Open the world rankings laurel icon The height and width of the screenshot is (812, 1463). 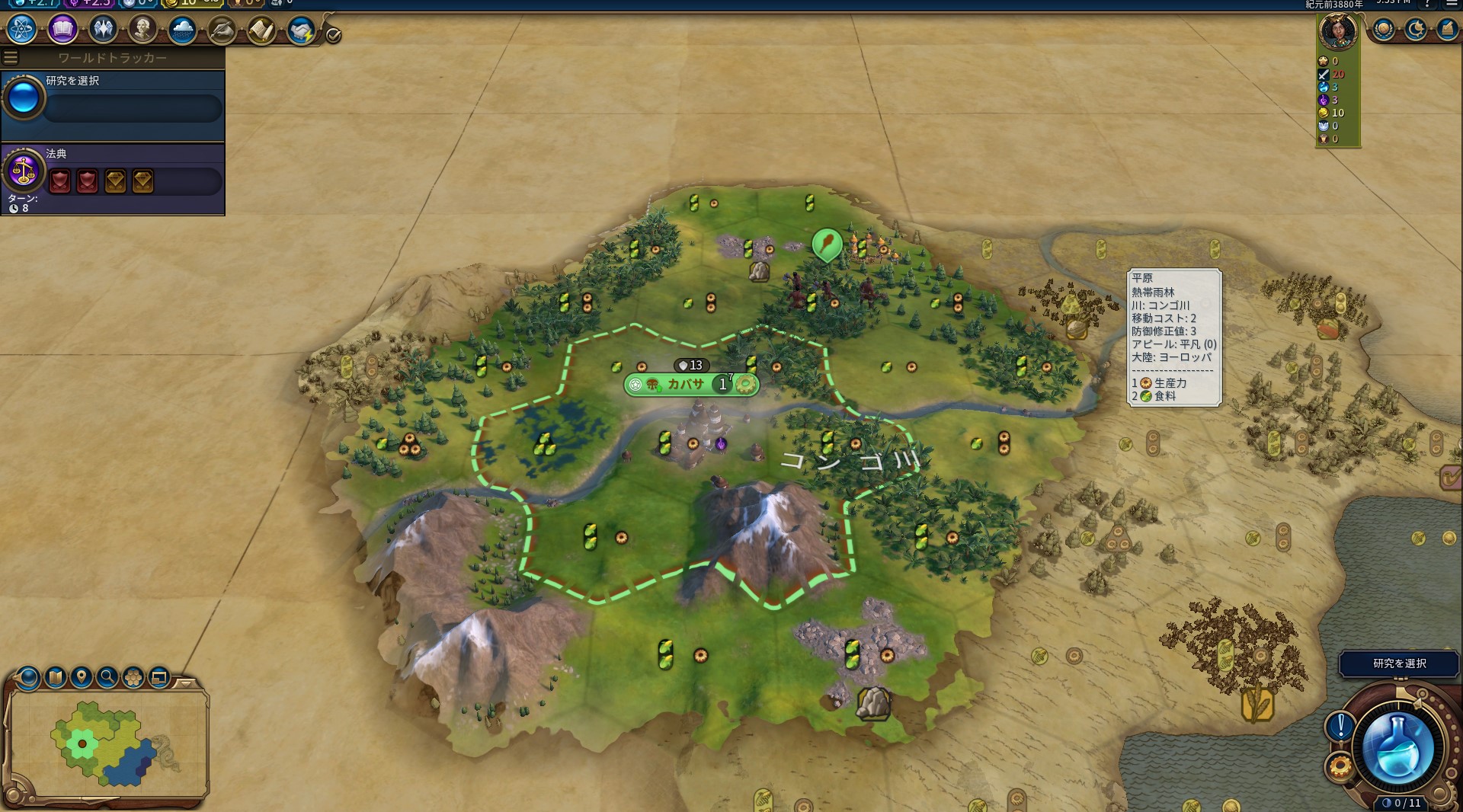point(1384,30)
